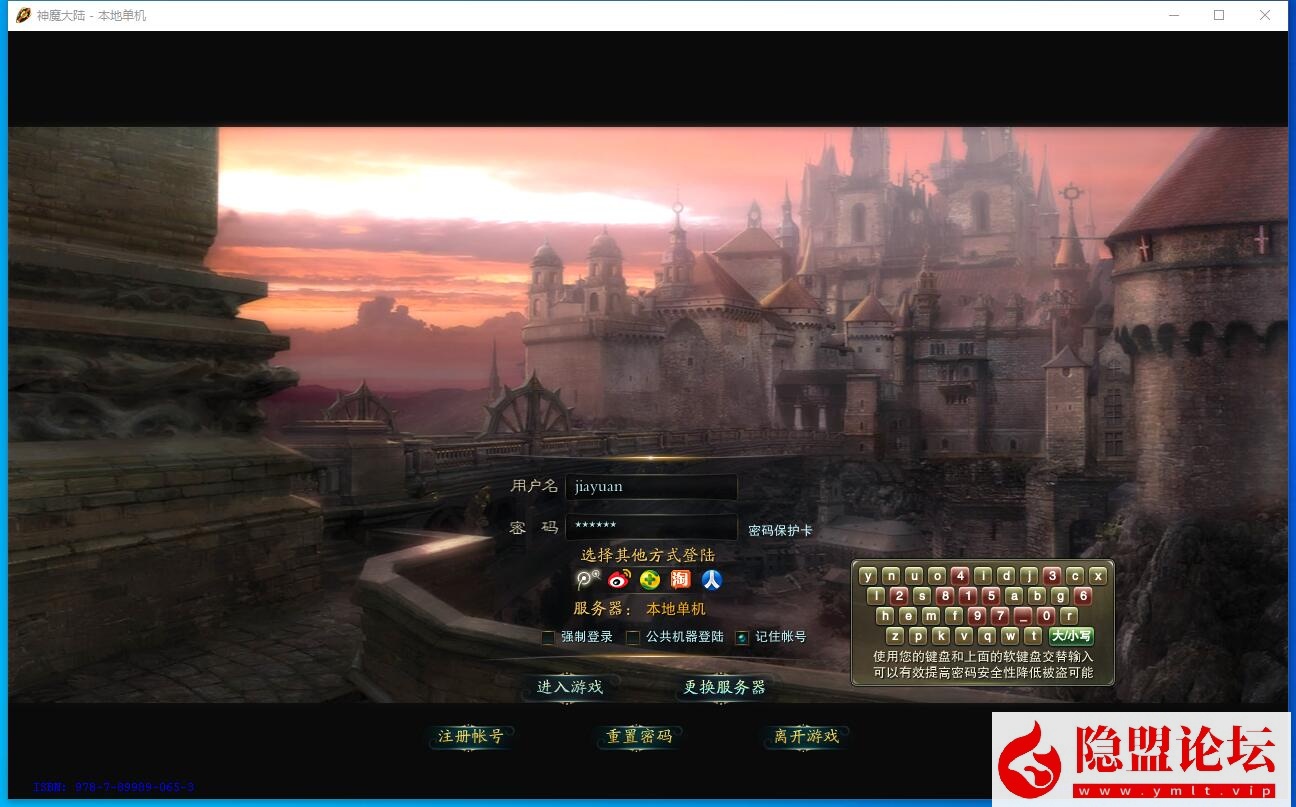Image resolution: width=1296 pixels, height=807 pixels.
Task: Exit via the 离开游戏 leave game button
Action: click(806, 737)
